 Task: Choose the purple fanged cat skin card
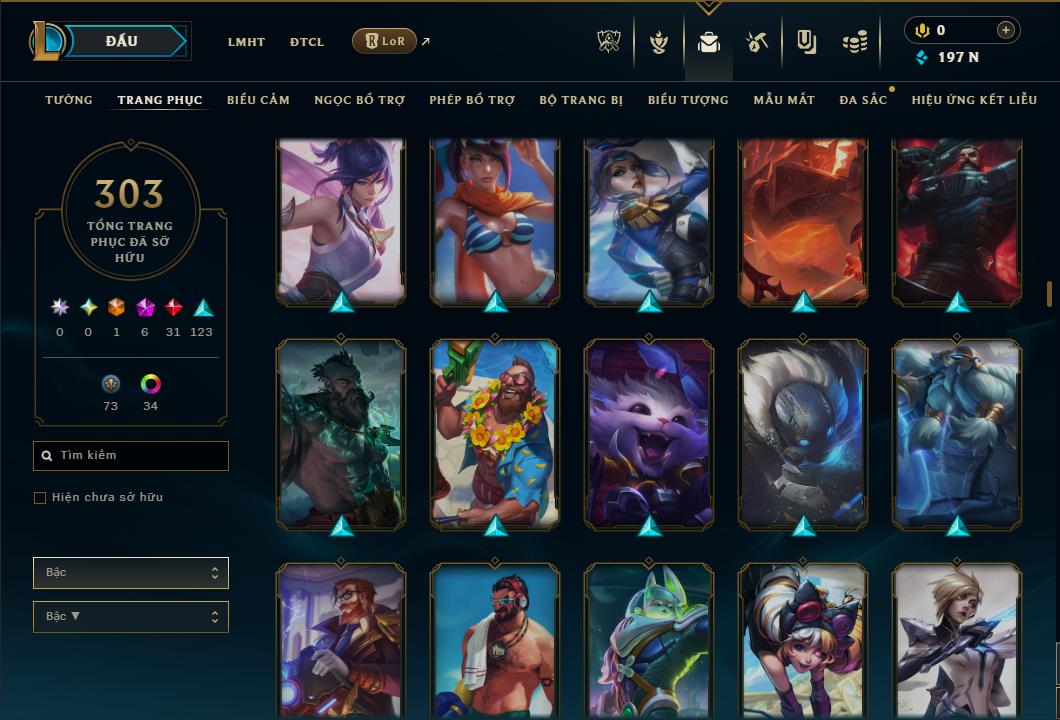tap(649, 432)
